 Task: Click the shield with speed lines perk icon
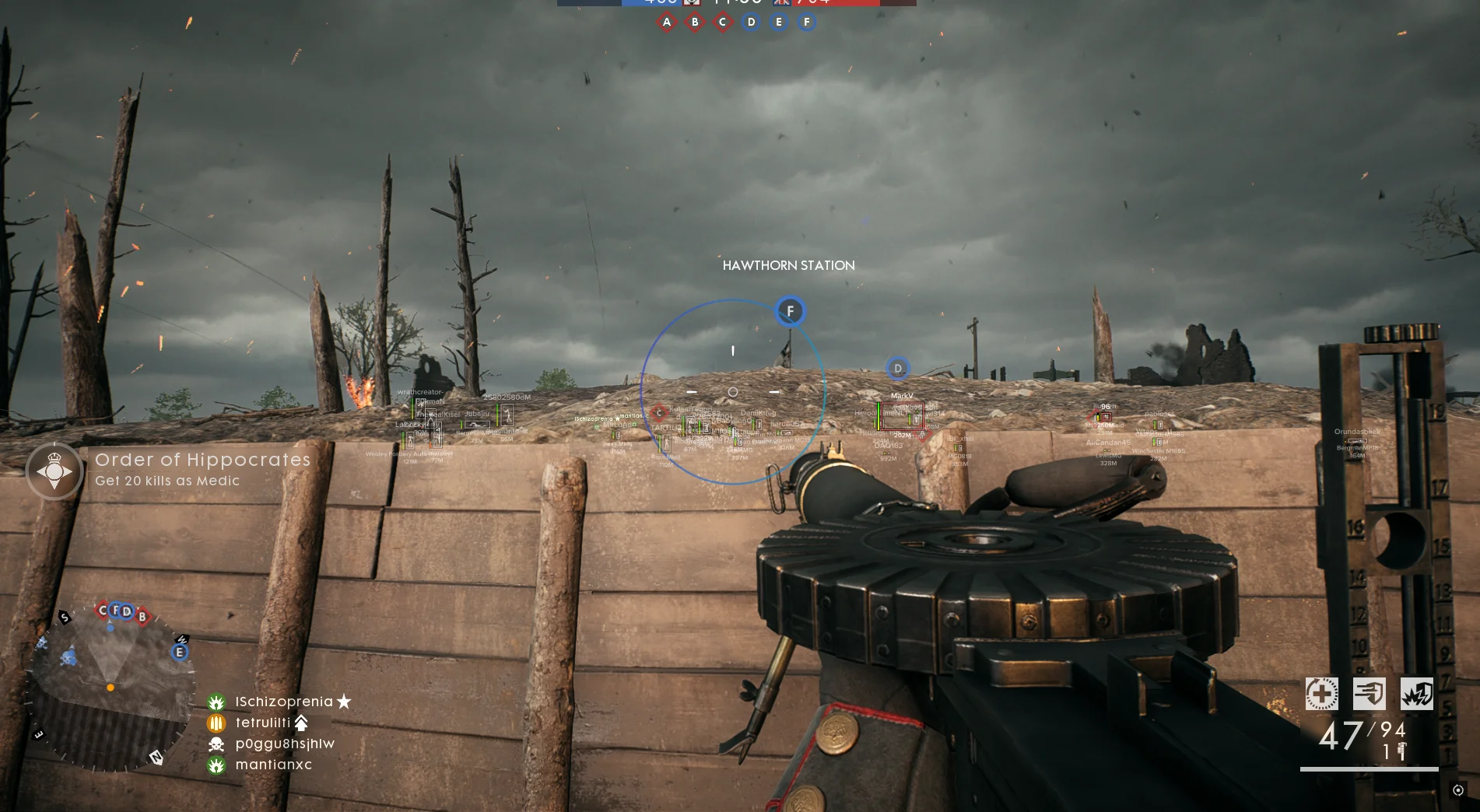(1369, 694)
